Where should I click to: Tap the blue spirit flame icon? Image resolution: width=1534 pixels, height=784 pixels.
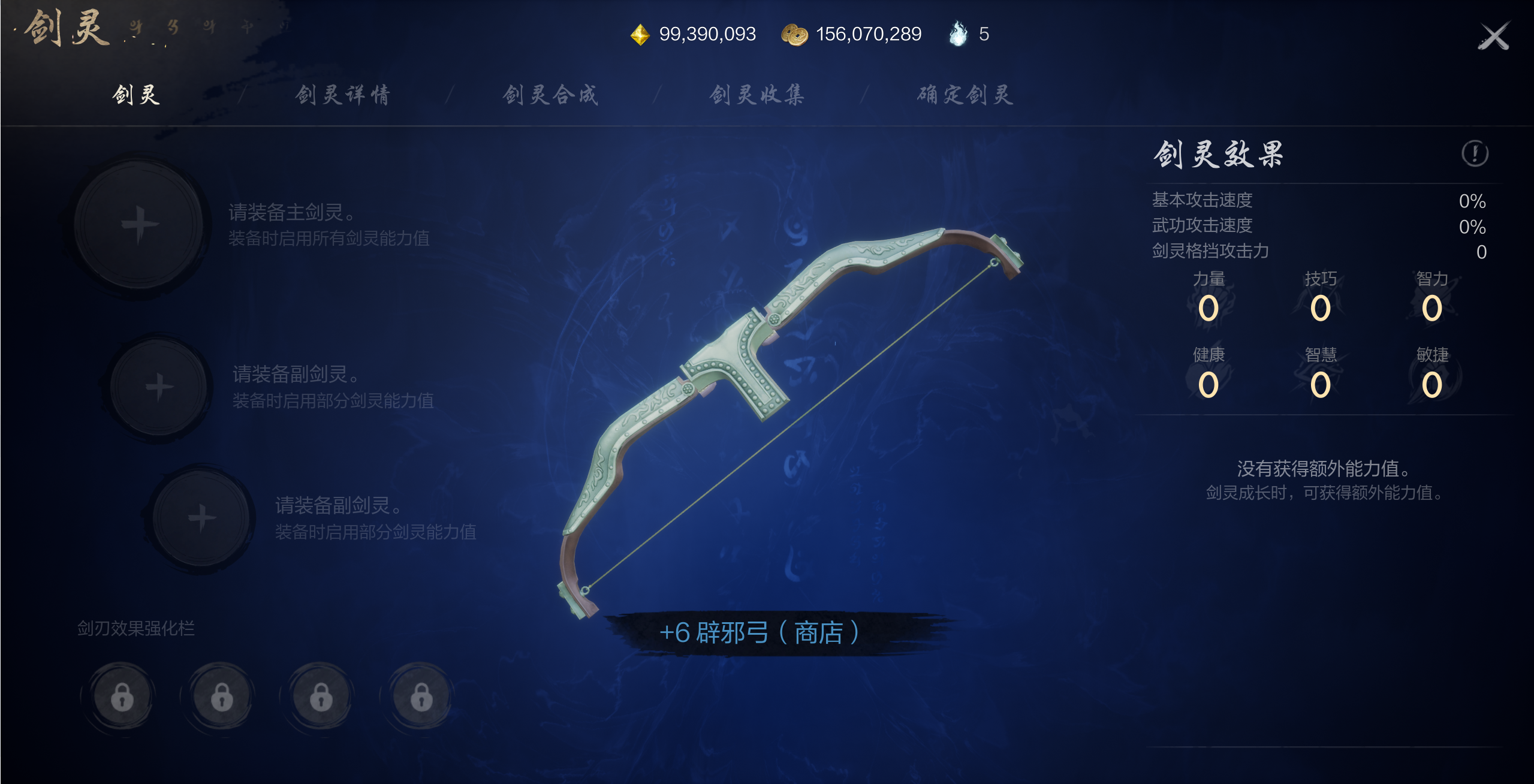point(958,34)
